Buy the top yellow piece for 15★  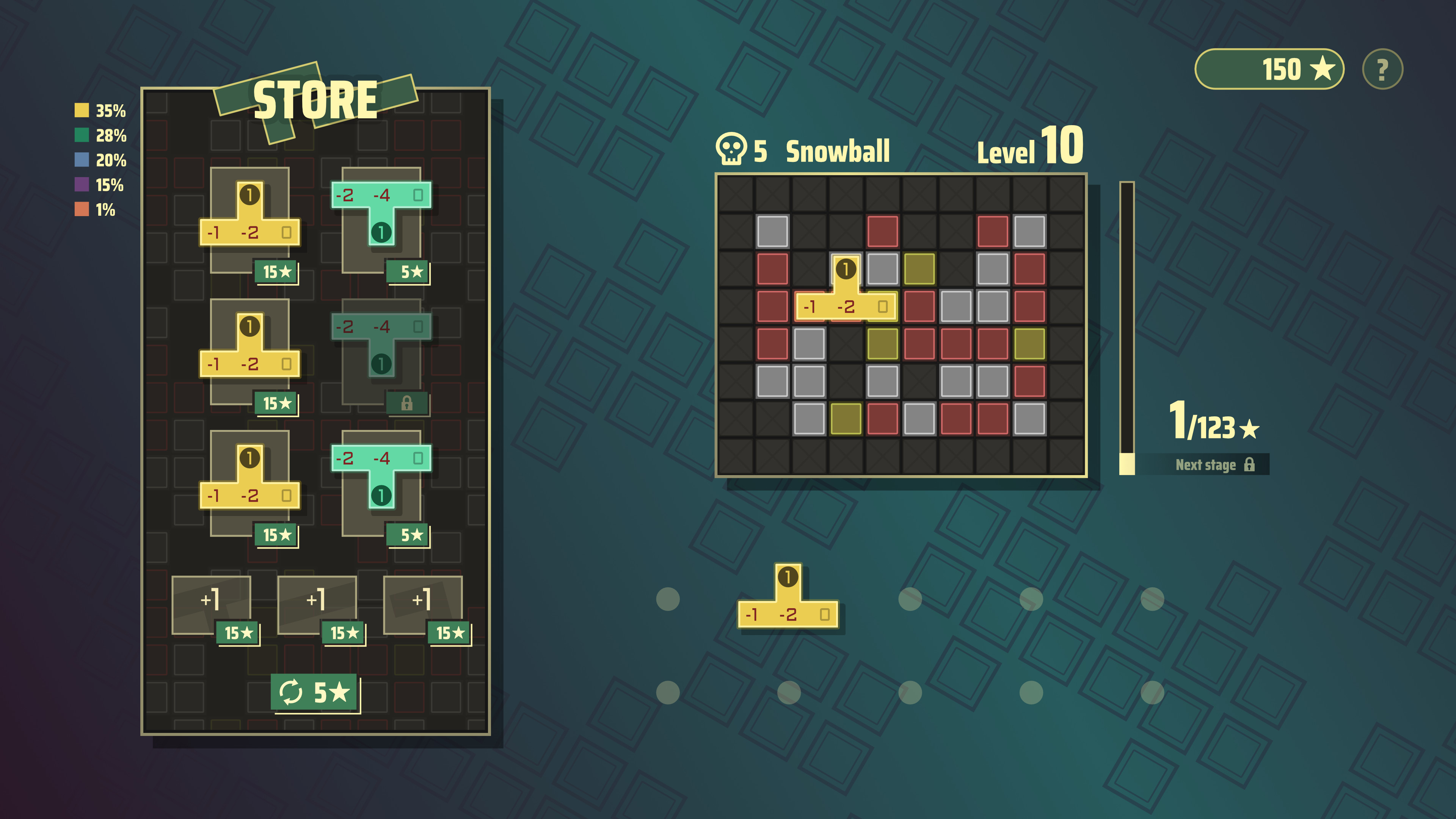276,272
